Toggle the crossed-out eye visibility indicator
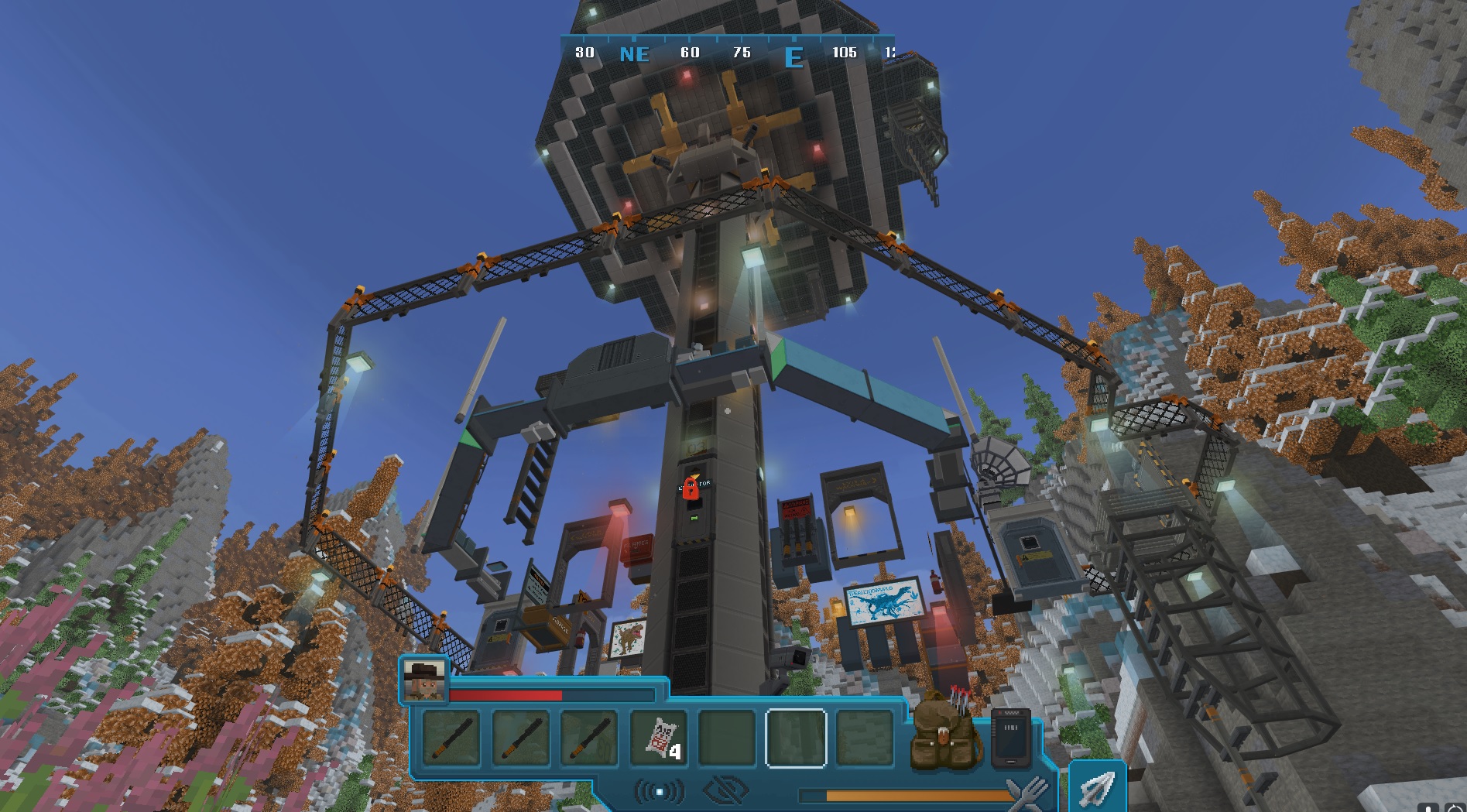1467x812 pixels. coord(725,791)
